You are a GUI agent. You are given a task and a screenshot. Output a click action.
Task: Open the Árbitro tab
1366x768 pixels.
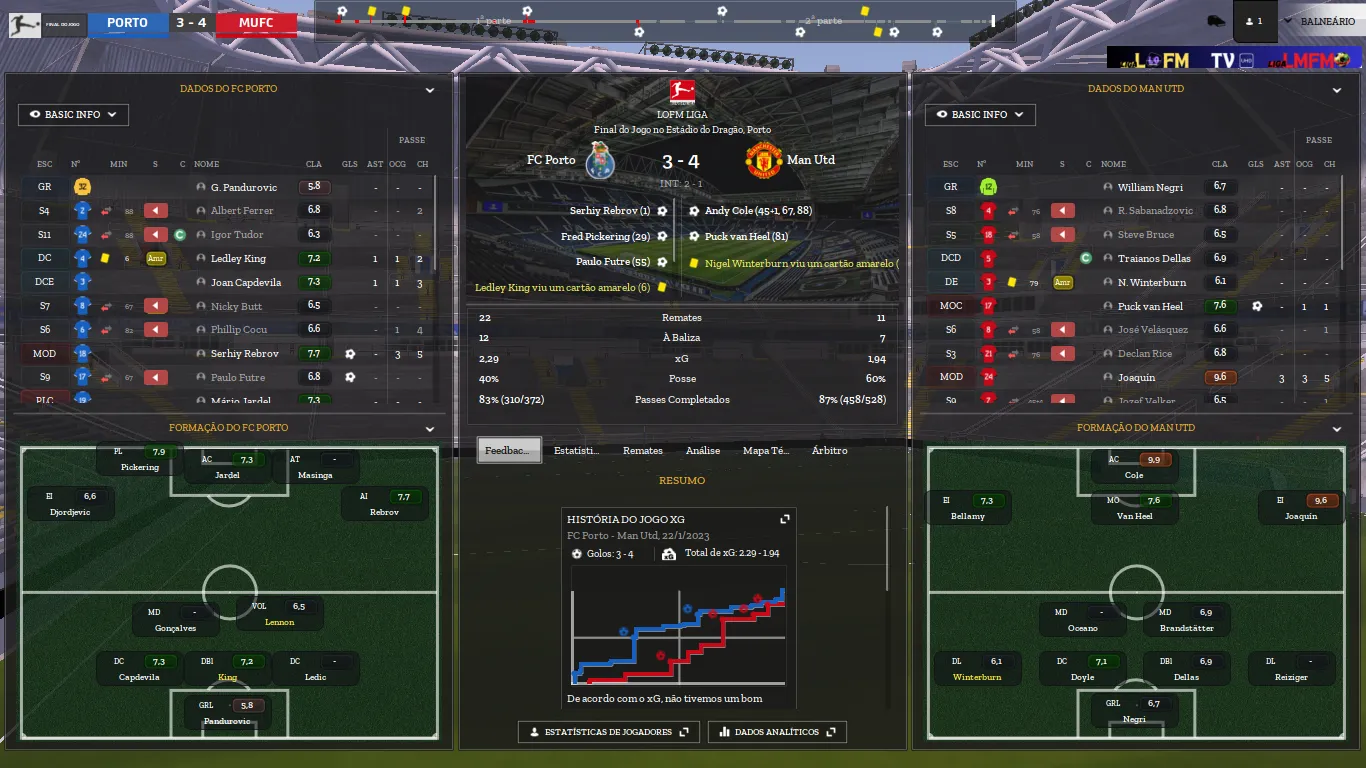(x=829, y=451)
